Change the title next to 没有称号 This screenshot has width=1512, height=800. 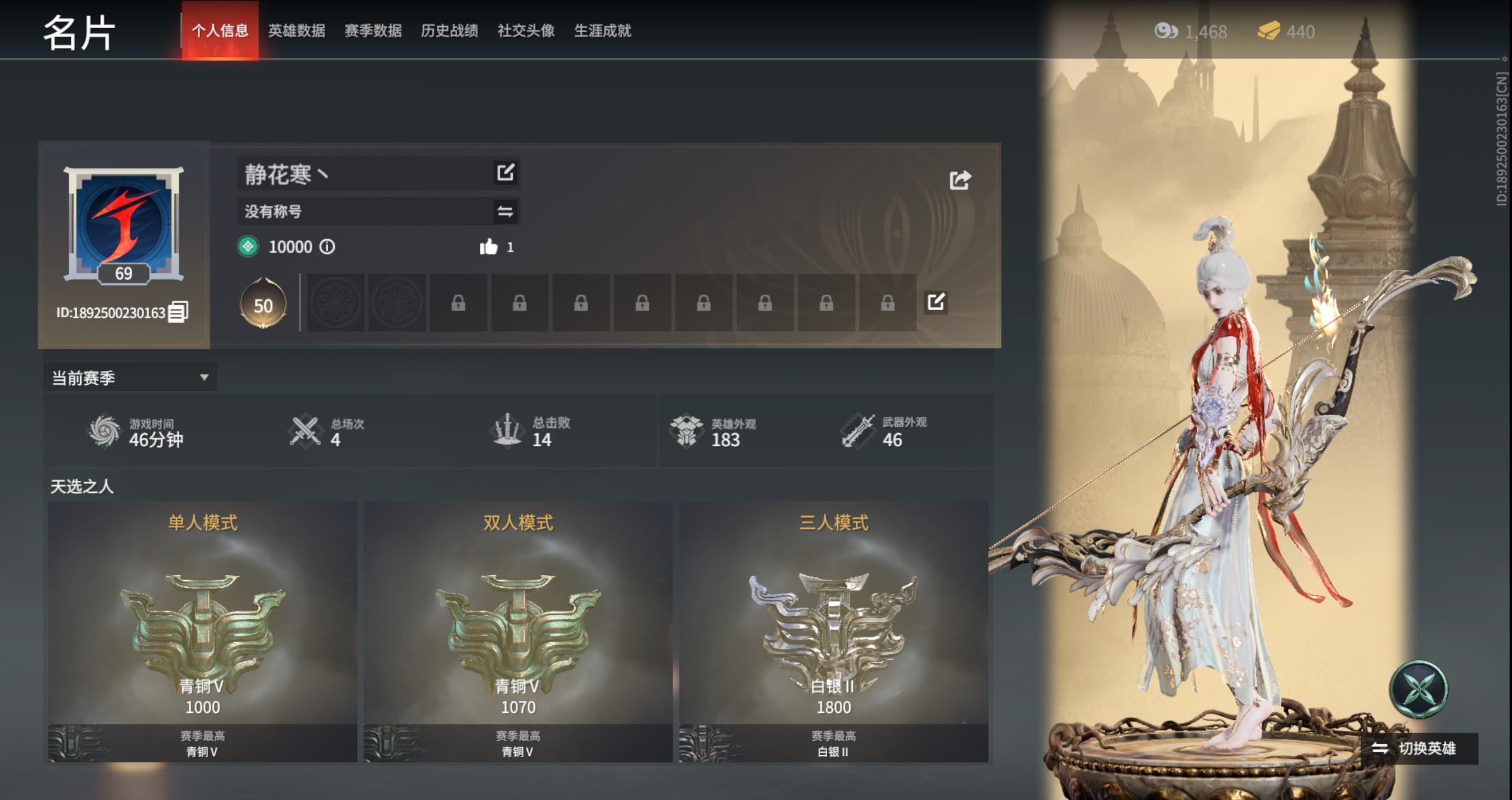click(x=506, y=212)
